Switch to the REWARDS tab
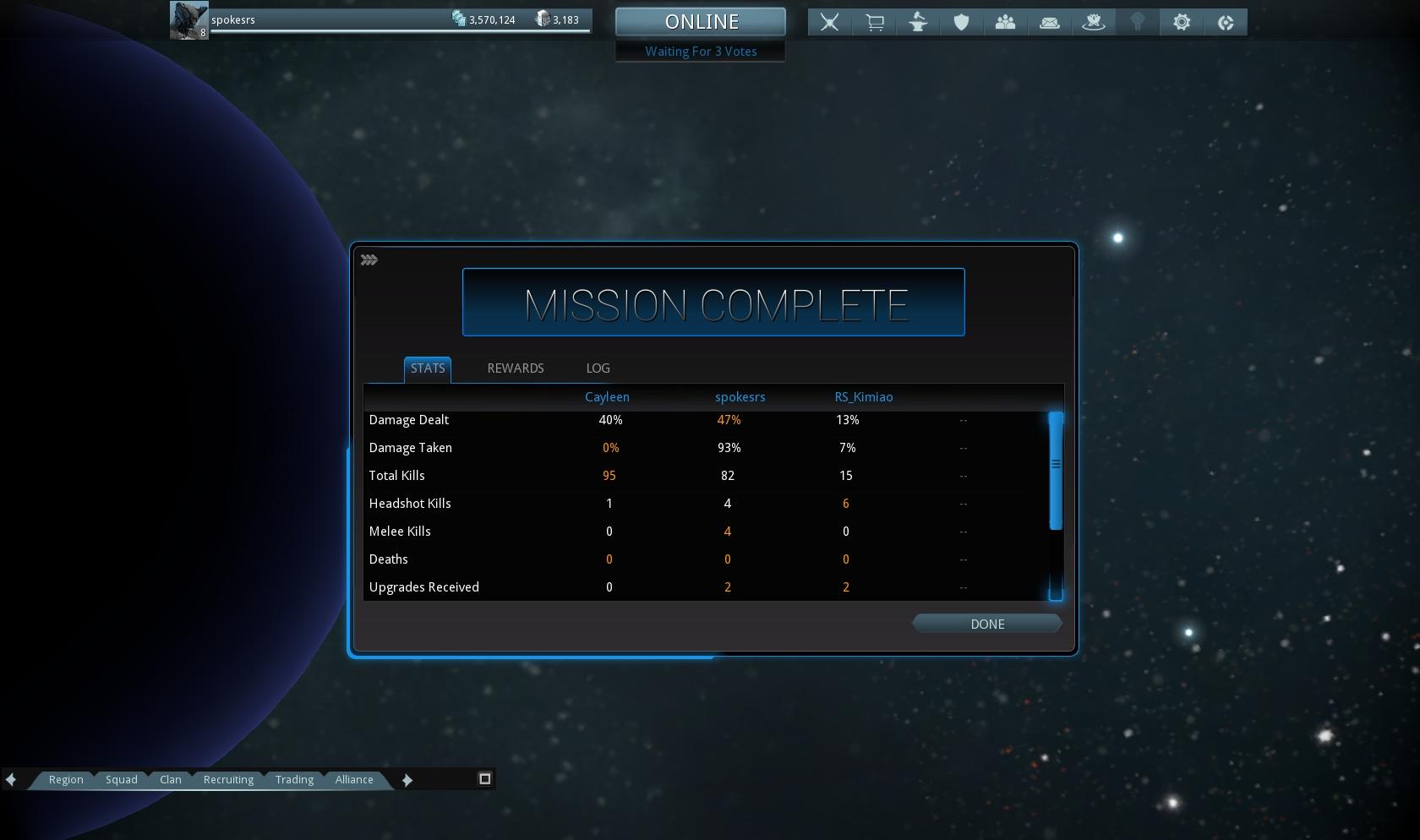Viewport: 1420px width, 840px height. 516,368
